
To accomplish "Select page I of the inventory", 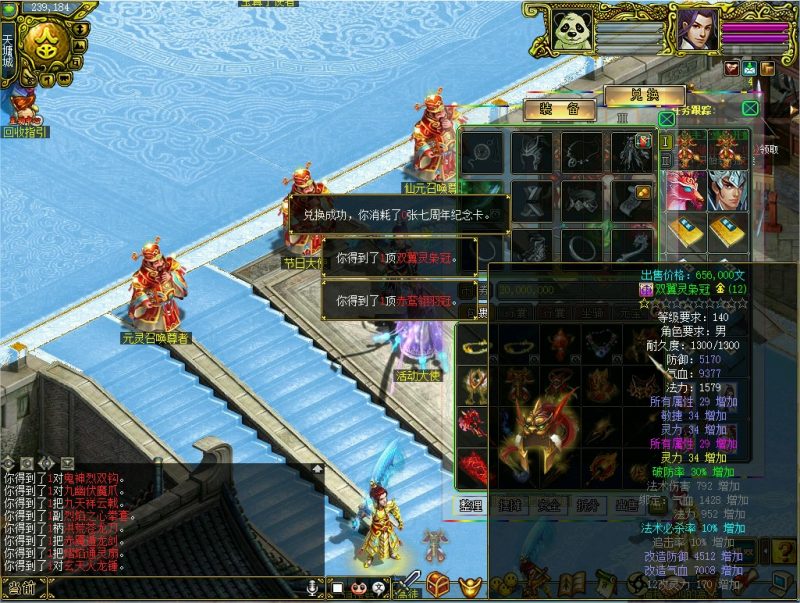I will coord(666,141).
